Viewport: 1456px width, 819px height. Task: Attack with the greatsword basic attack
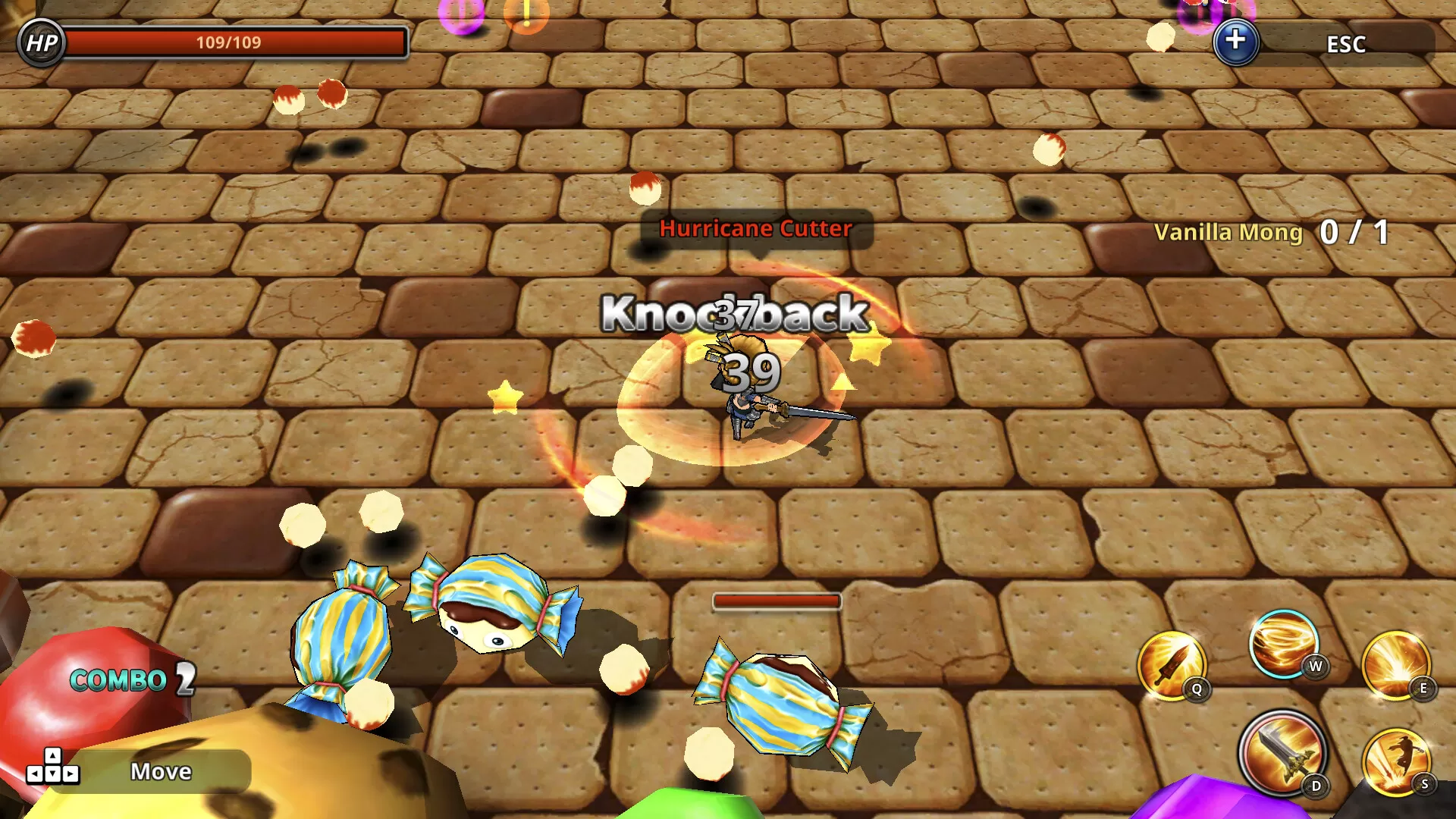[1282, 752]
